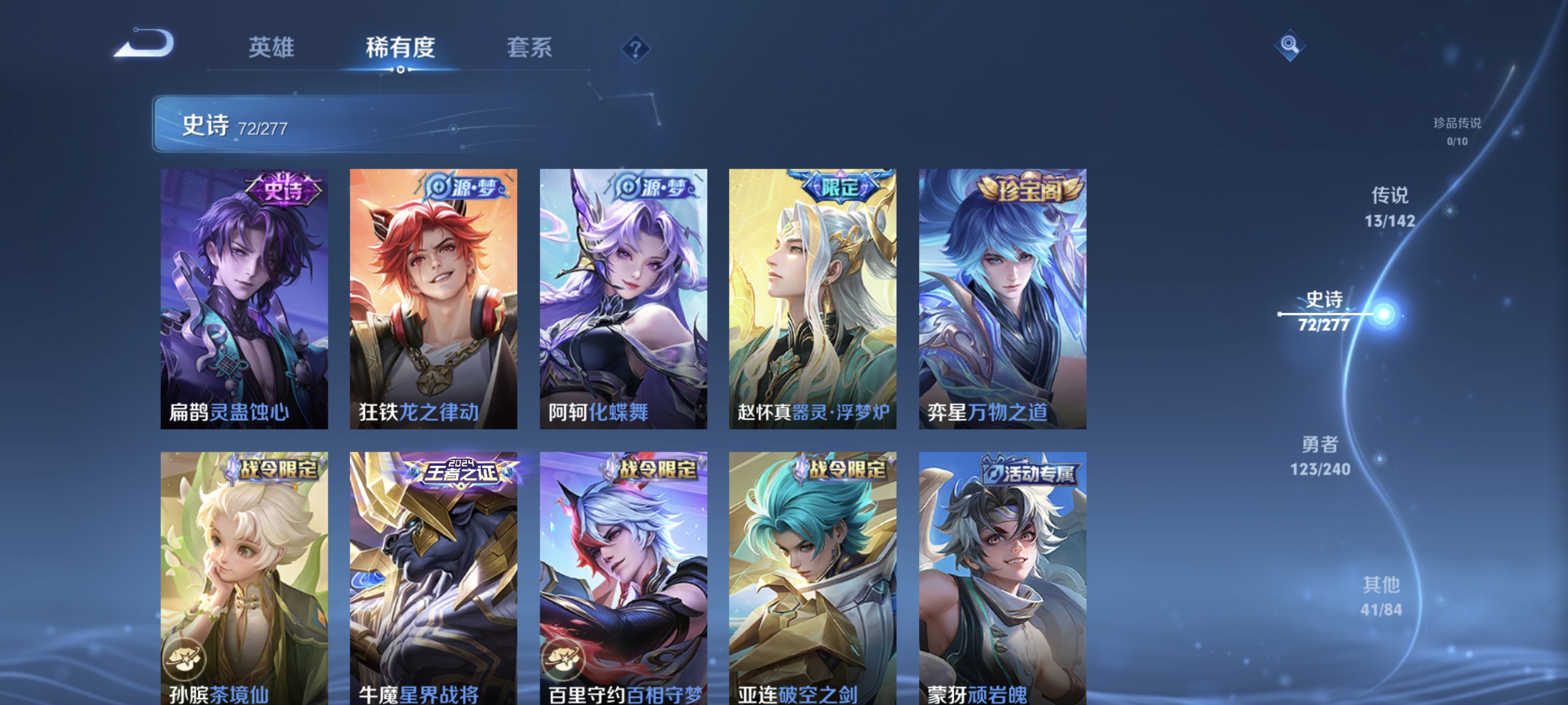This screenshot has width=1568, height=705.
Task: Switch to the 套系 tab
Action: coord(530,48)
